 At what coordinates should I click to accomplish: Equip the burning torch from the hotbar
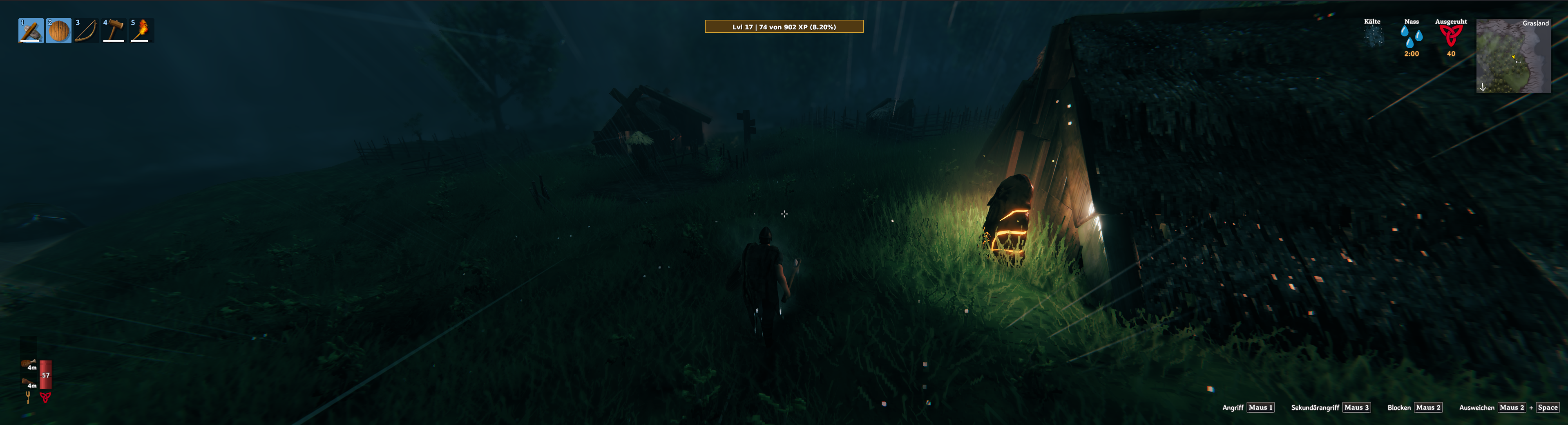coord(141,30)
